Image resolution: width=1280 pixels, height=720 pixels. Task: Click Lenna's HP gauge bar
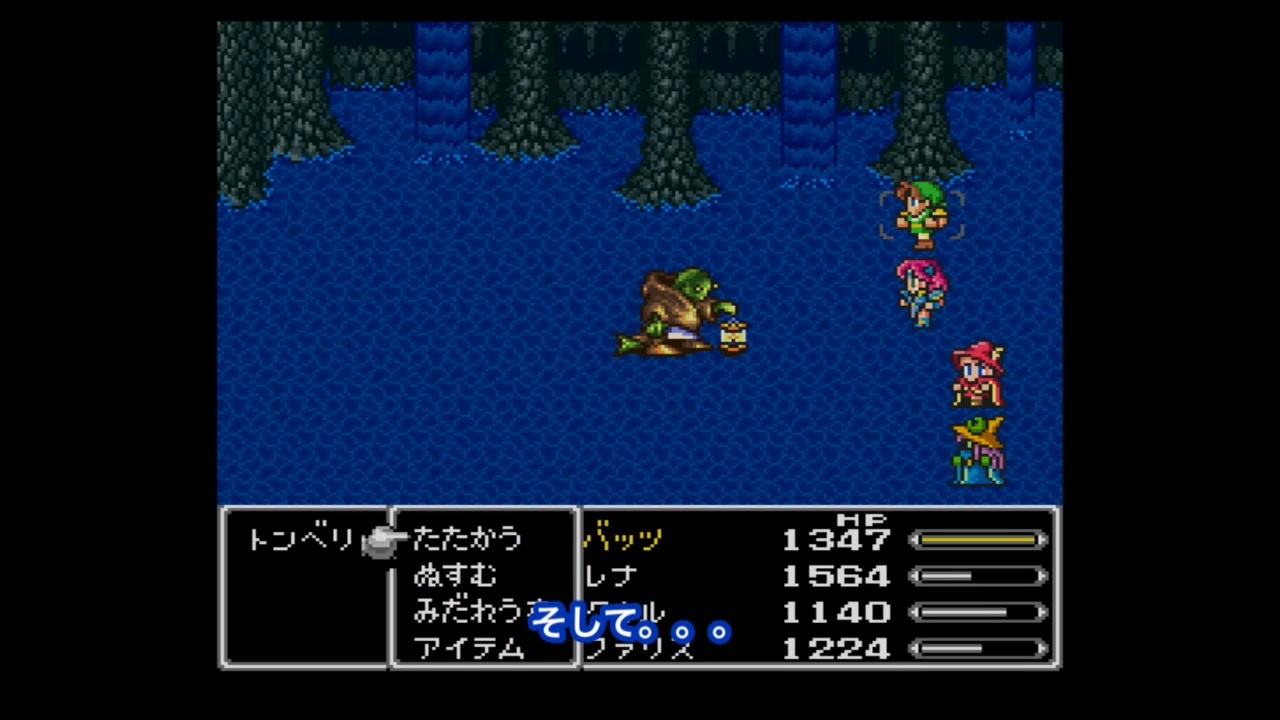point(978,576)
